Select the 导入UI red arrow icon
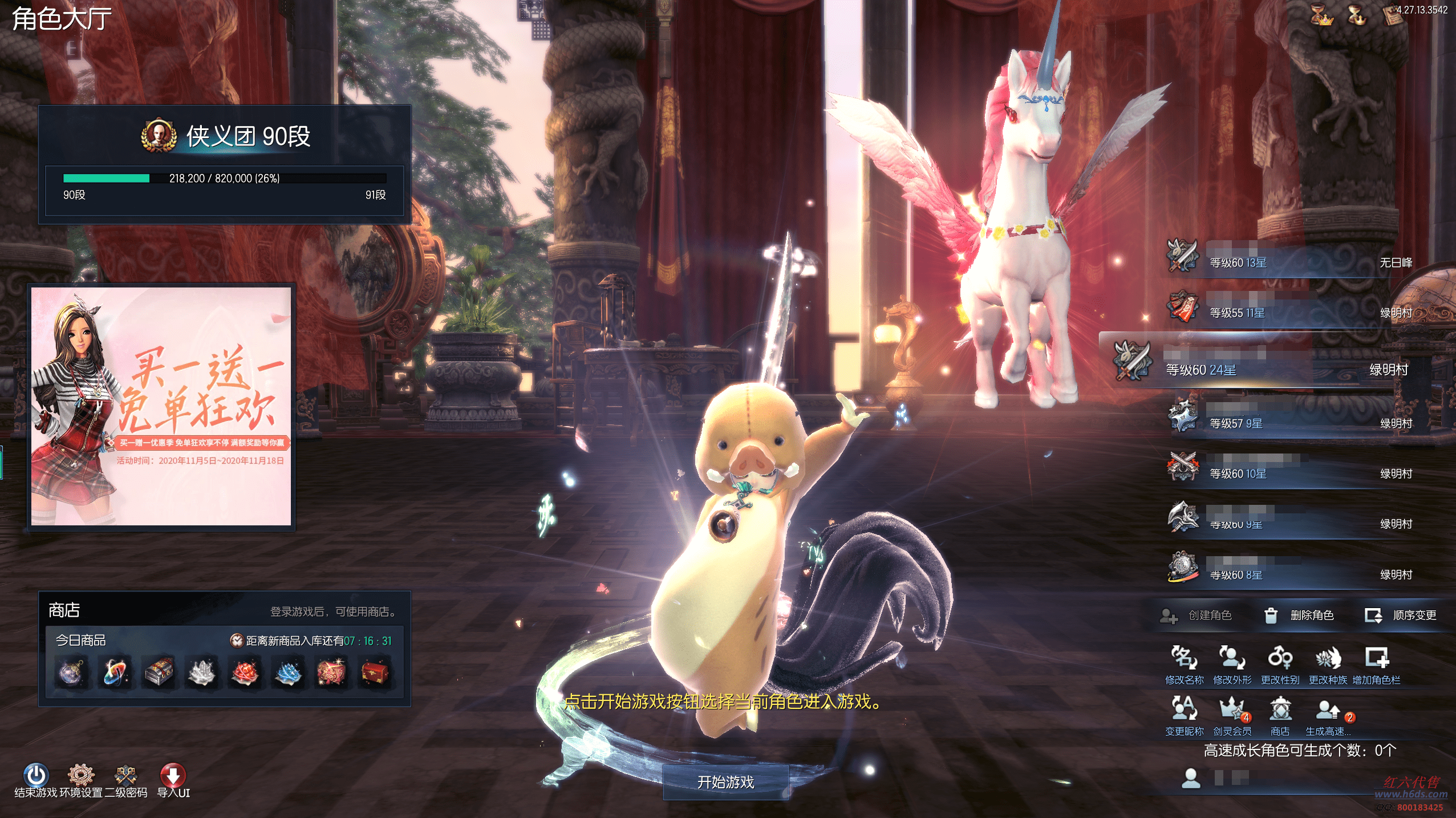This screenshot has width=1456, height=818. [173, 775]
